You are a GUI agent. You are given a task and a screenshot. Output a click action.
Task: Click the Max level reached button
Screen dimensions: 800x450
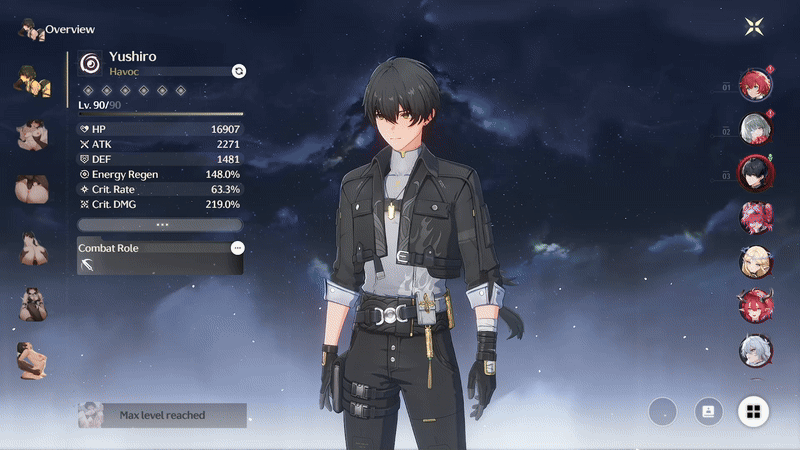click(x=162, y=415)
